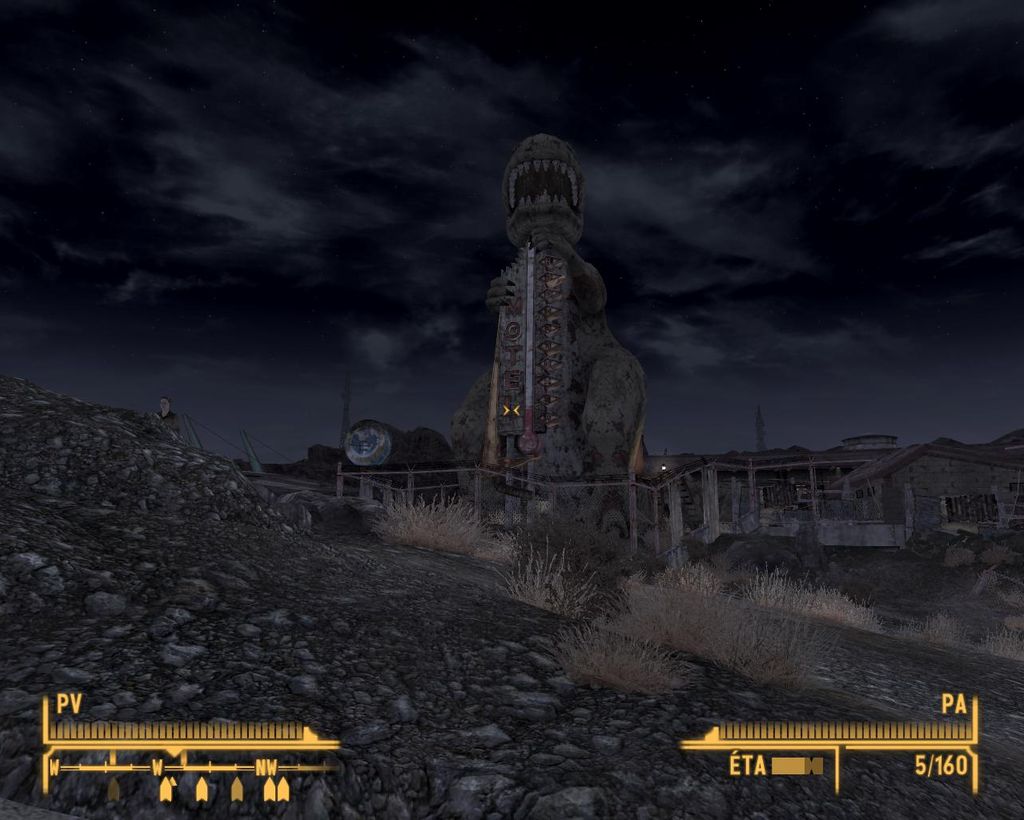Image resolution: width=1024 pixels, height=820 pixels.
Task: Click the compass bar on the HUD
Action: [190, 768]
